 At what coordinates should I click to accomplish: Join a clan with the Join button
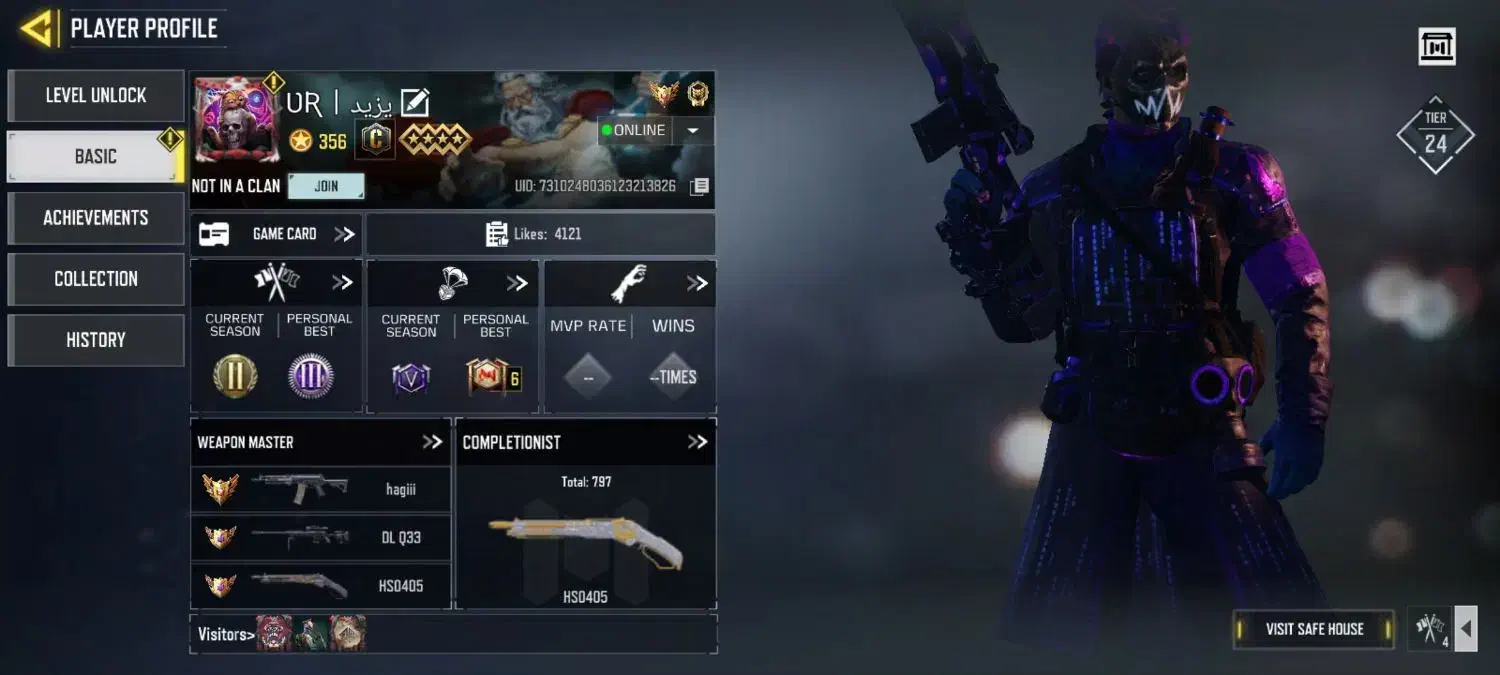(326, 186)
